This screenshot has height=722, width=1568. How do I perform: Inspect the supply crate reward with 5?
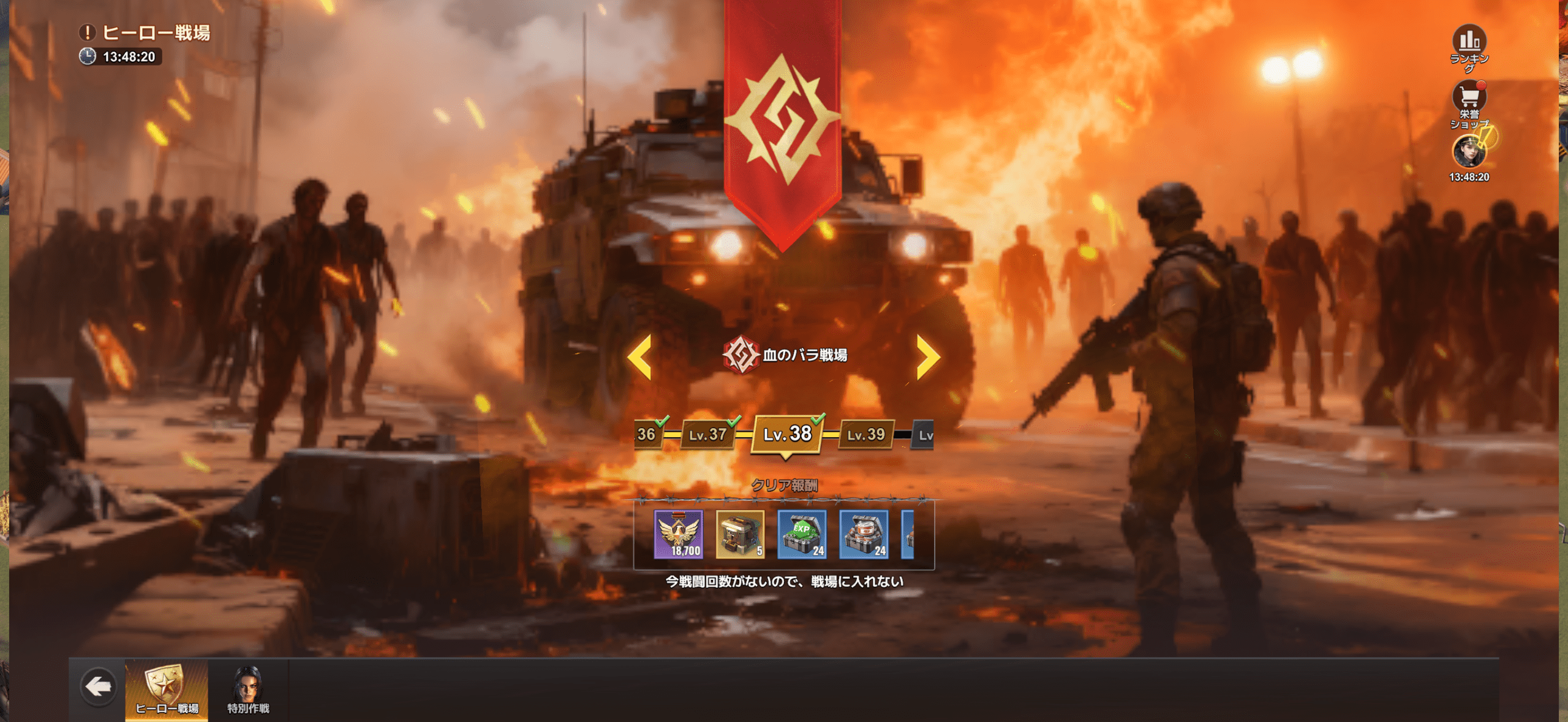coord(740,534)
